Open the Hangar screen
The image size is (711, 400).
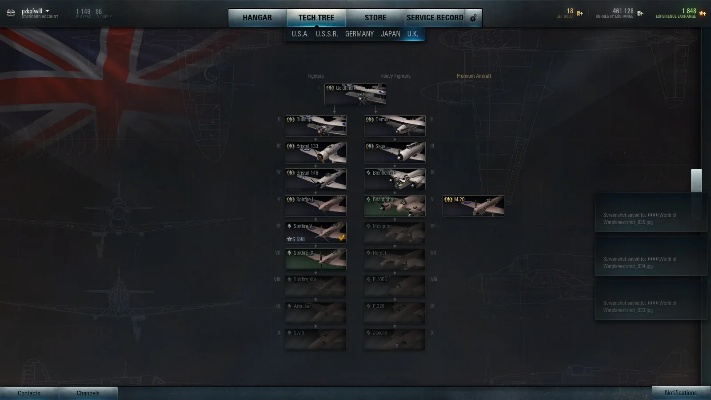(x=257, y=17)
